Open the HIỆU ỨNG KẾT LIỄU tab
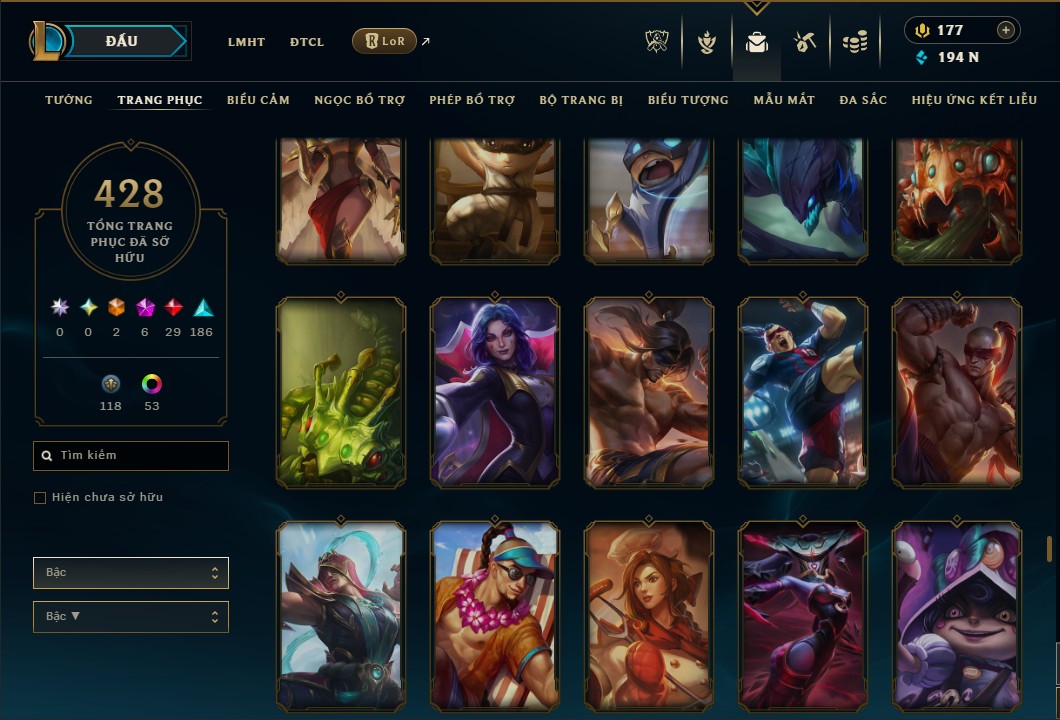The image size is (1060, 720). click(x=975, y=100)
